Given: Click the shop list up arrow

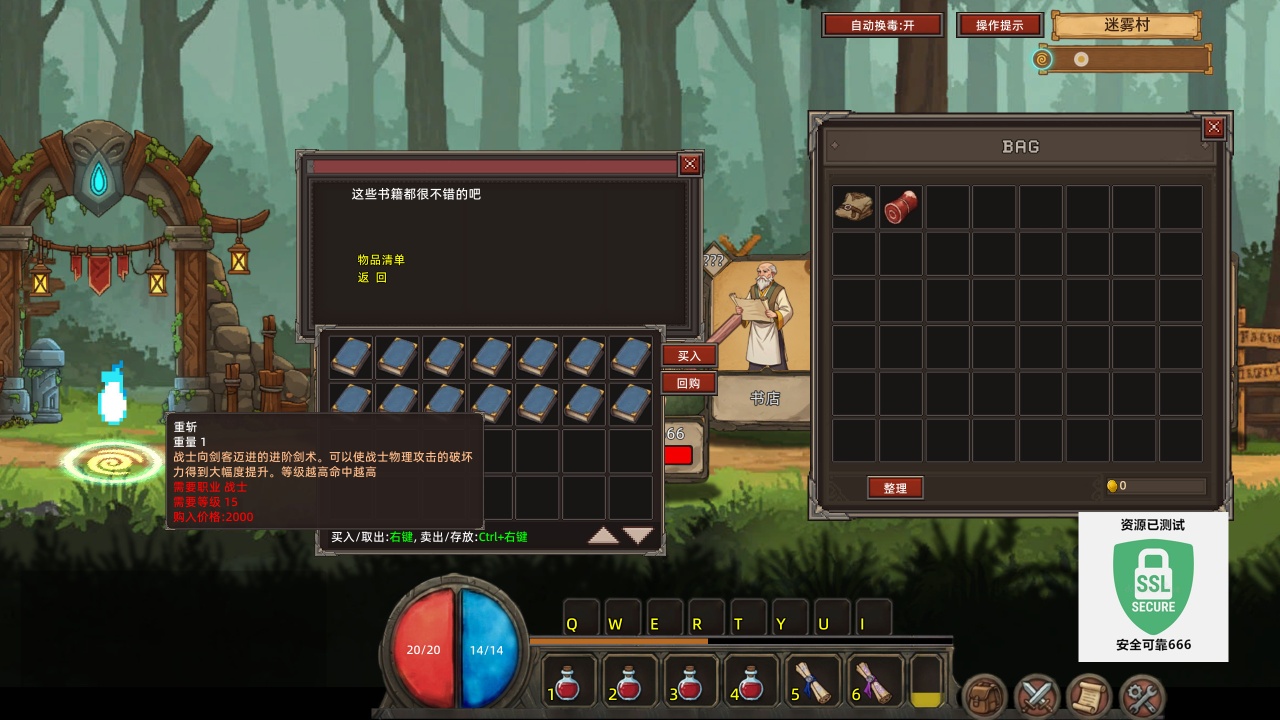Looking at the screenshot, I should tap(603, 536).
